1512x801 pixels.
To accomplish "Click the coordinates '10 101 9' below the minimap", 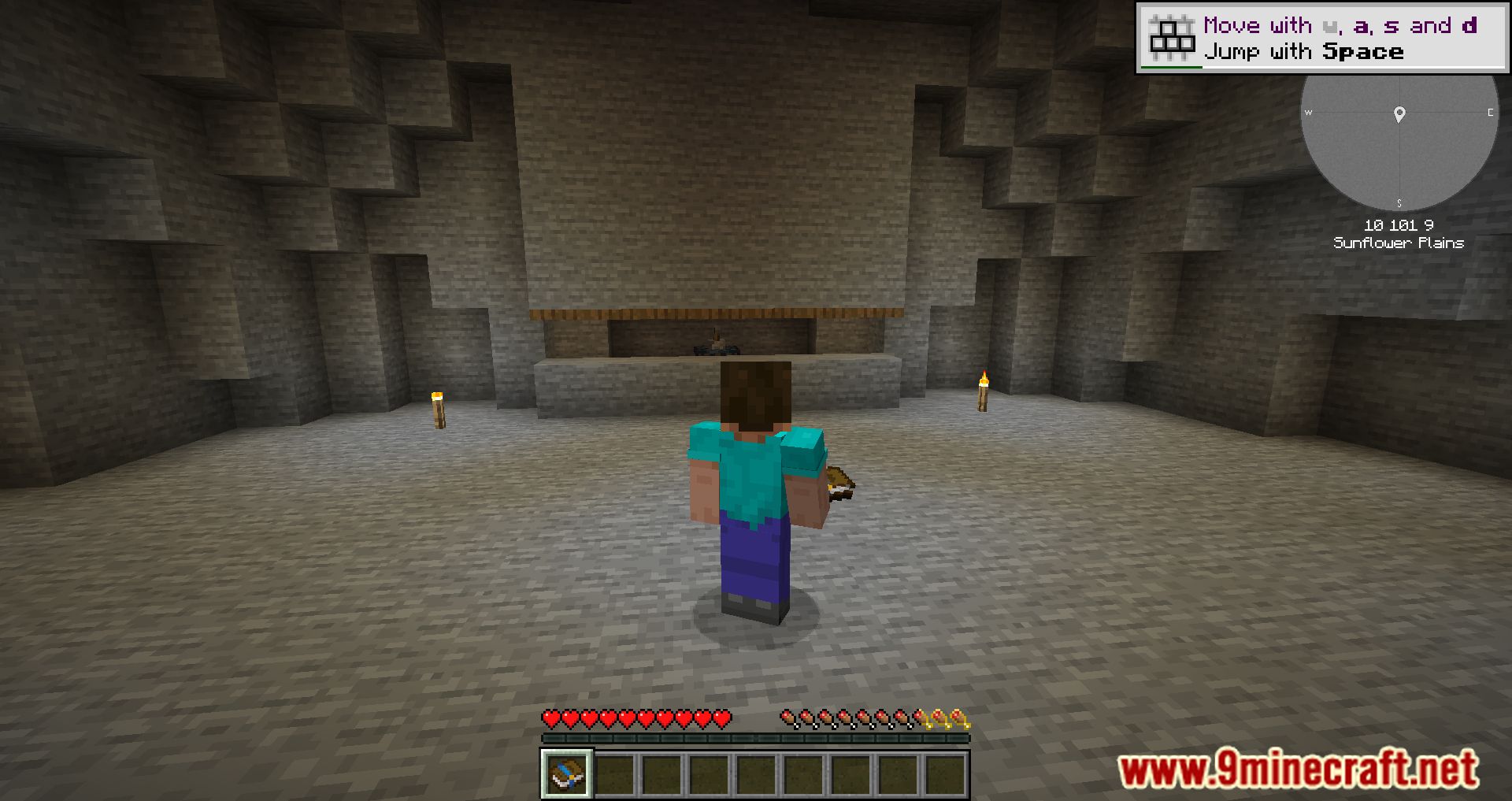I will 1399,225.
